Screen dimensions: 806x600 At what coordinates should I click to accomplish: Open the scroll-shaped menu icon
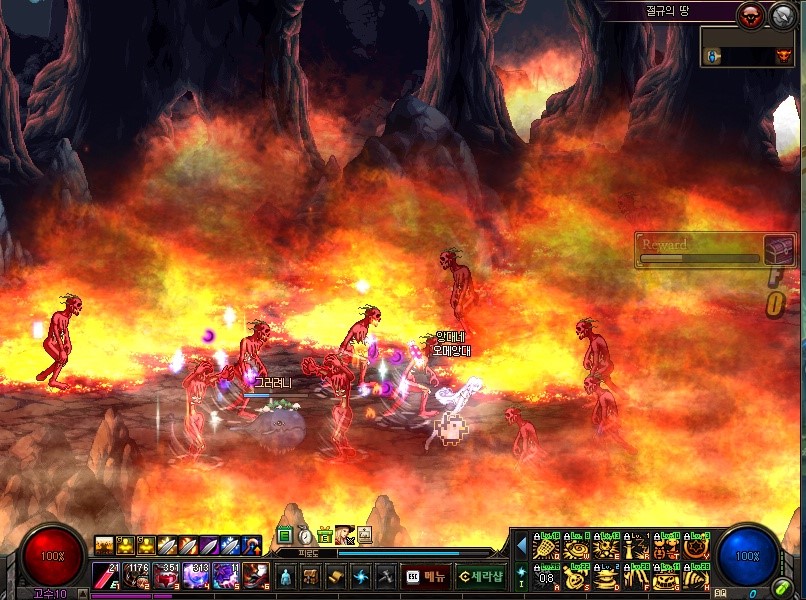[x=335, y=576]
